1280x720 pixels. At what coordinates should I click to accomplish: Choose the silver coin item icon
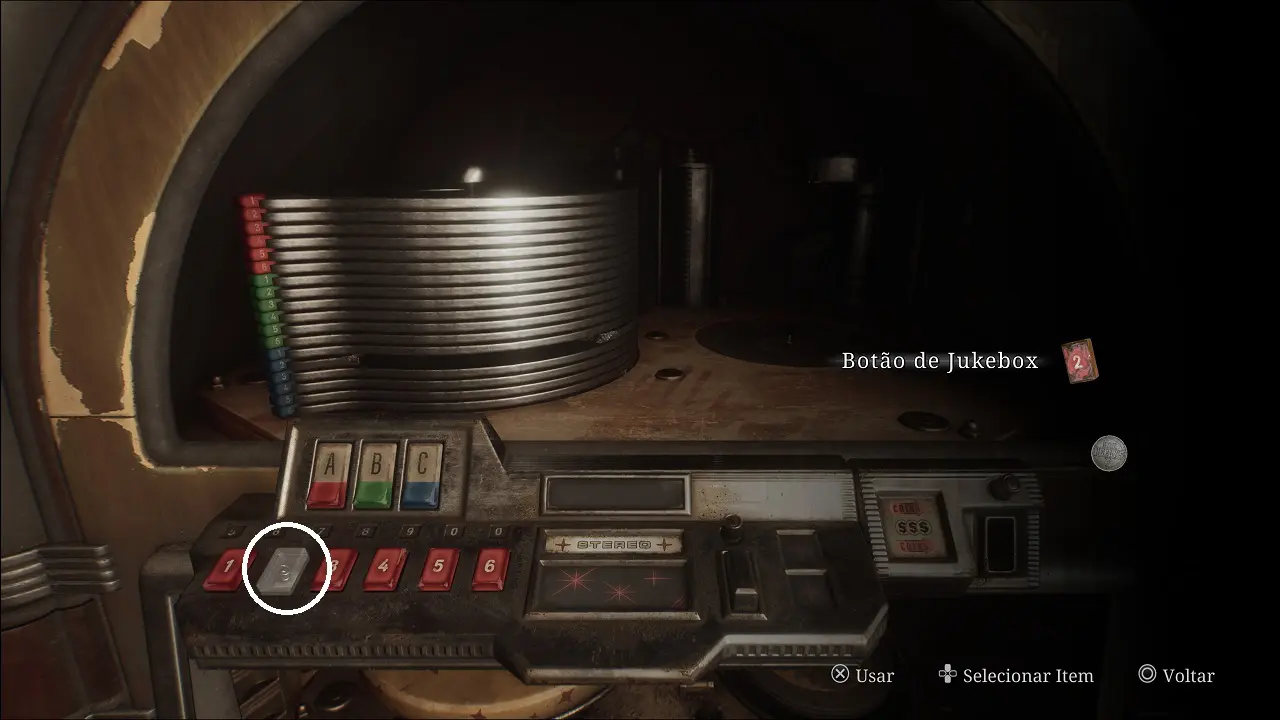(x=1108, y=452)
